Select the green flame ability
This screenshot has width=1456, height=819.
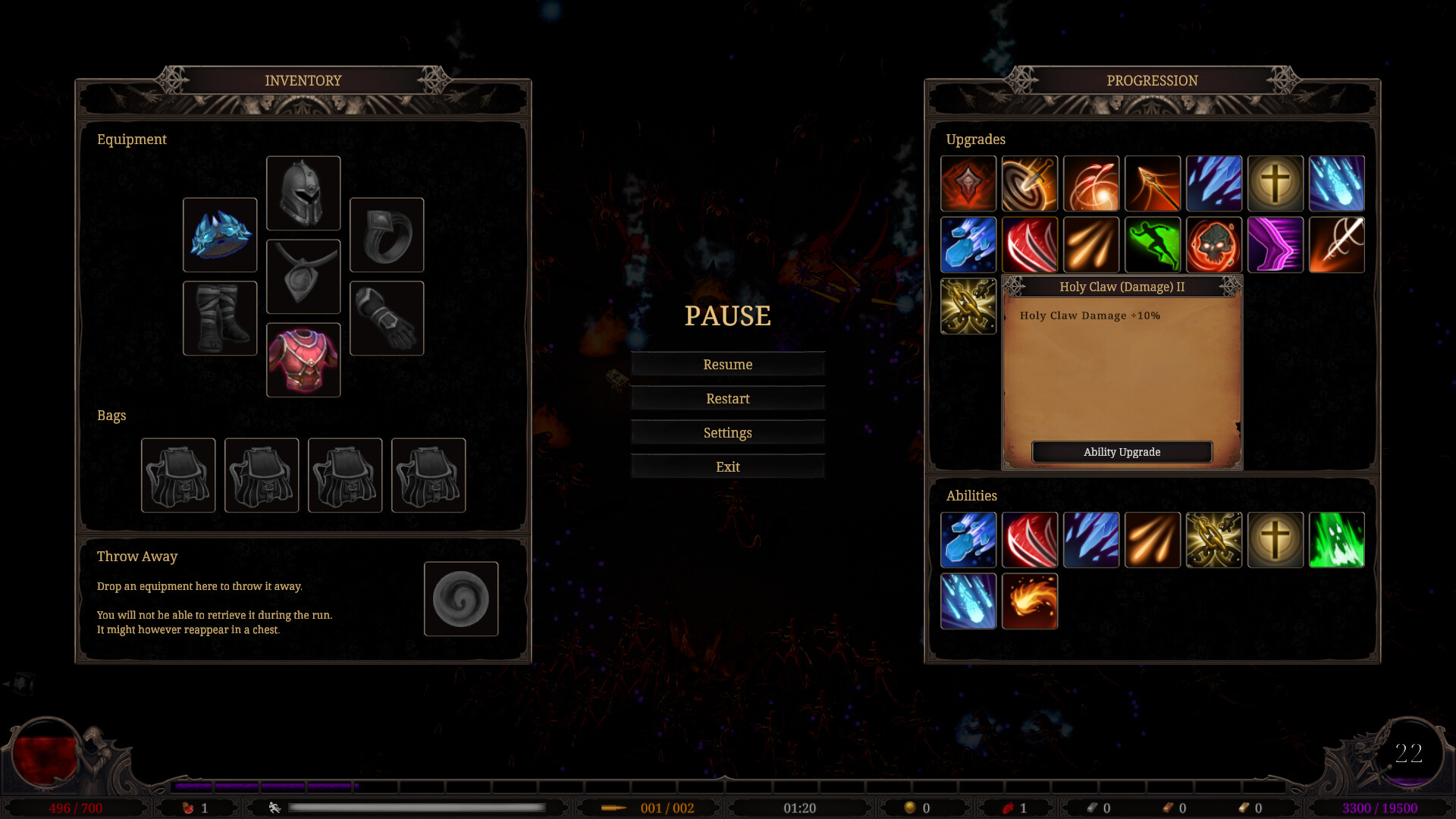click(x=1337, y=540)
